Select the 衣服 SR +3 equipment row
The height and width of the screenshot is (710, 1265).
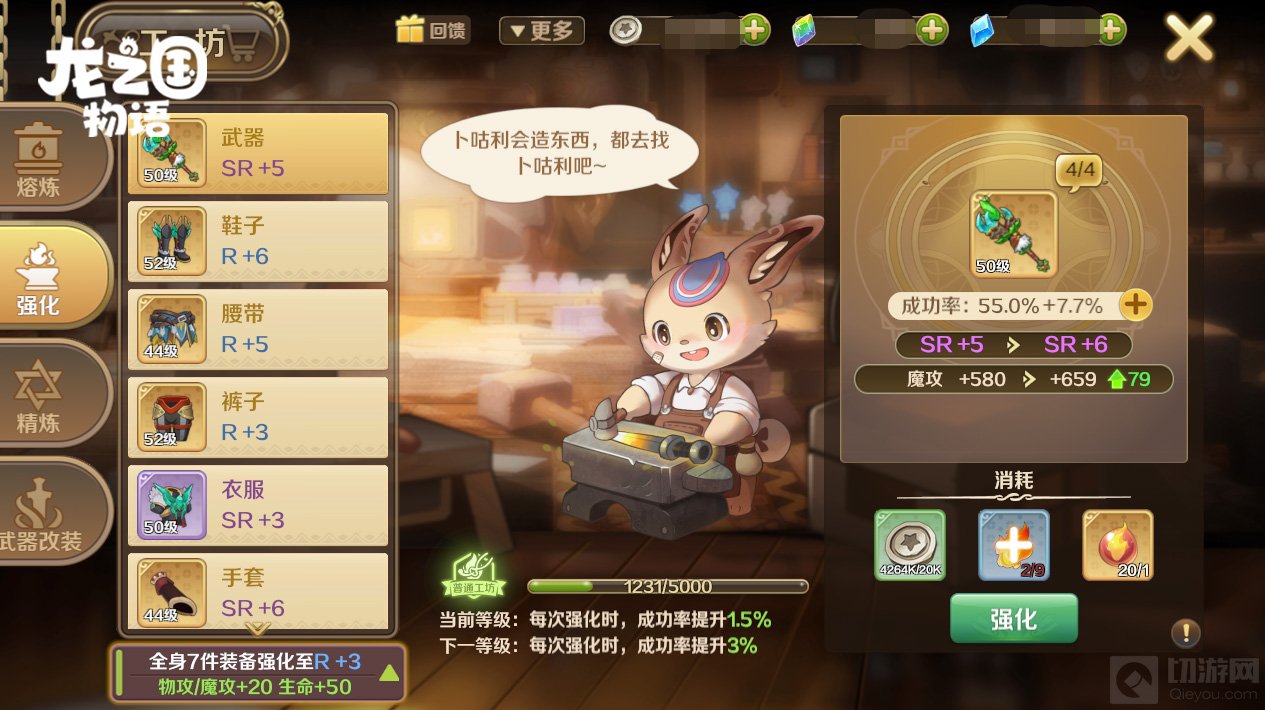coord(258,505)
